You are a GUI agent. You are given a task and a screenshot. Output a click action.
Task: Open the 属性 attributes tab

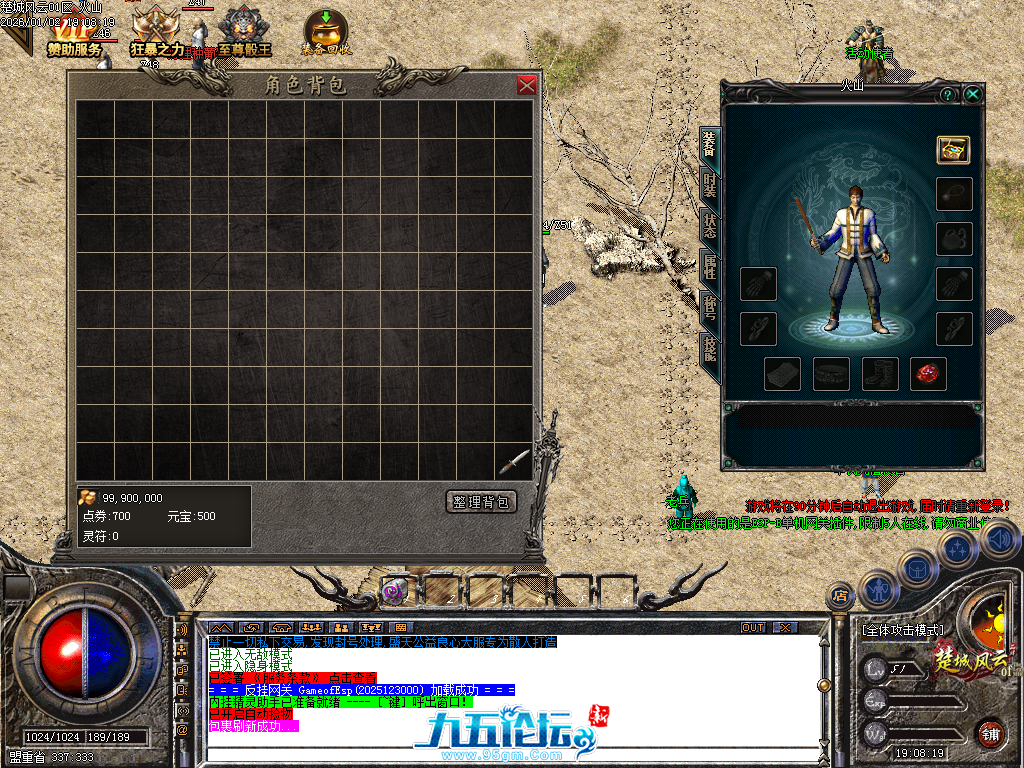pos(709,265)
